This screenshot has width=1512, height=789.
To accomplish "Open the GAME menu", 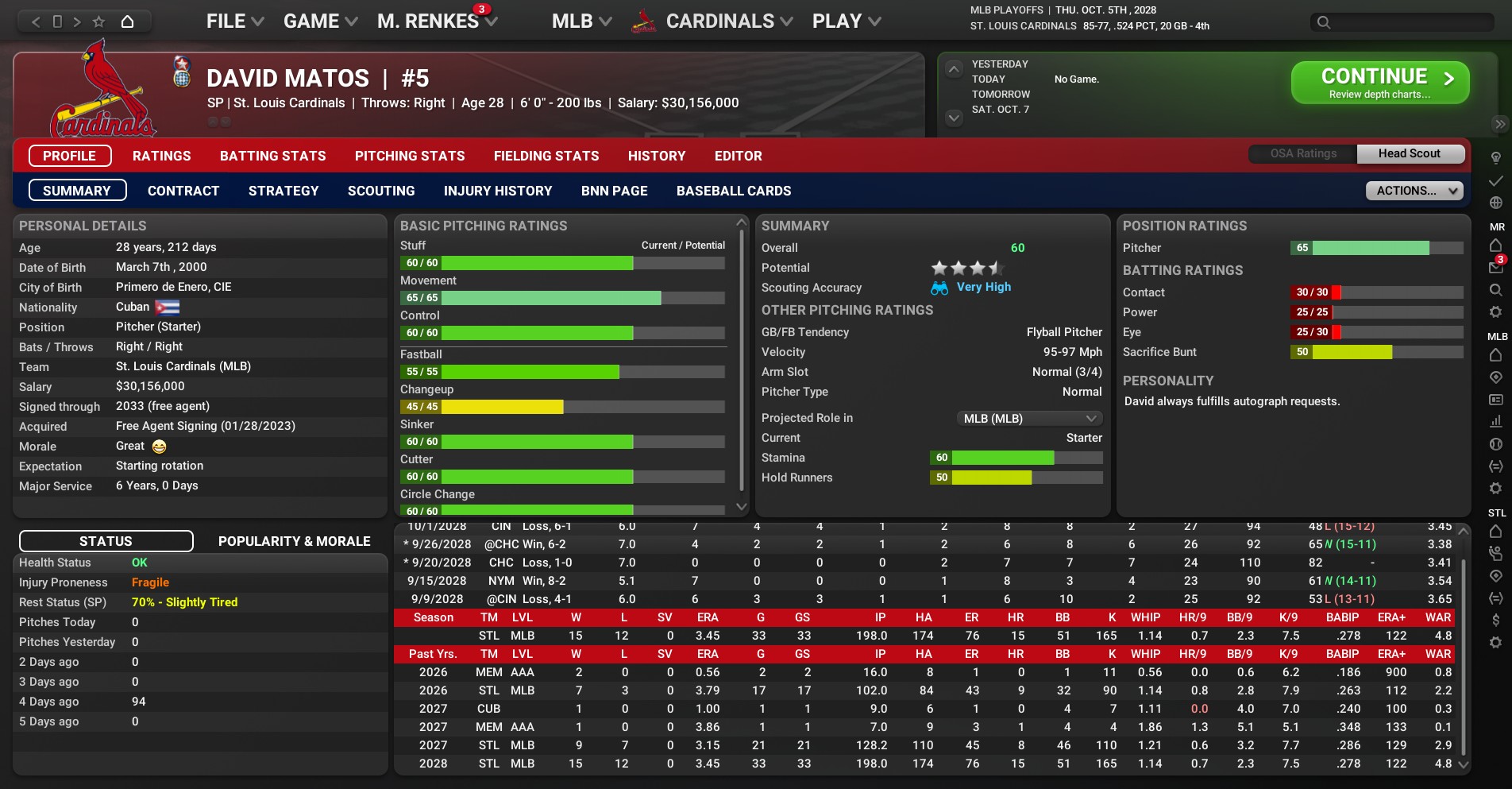I will [320, 21].
